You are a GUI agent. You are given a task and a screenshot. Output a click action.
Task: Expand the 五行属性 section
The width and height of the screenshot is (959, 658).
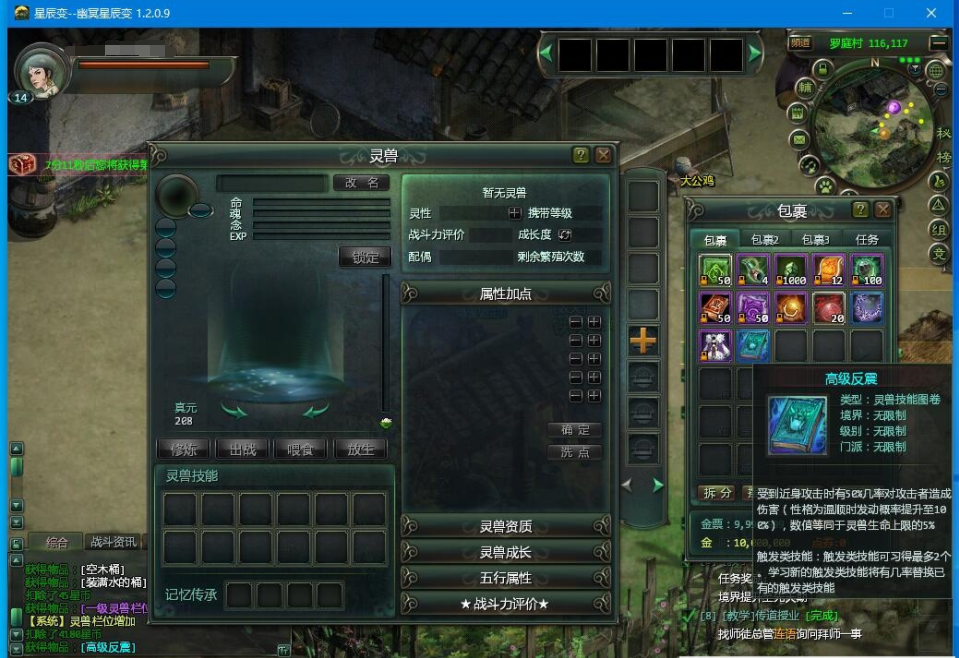pyautogui.click(x=505, y=578)
